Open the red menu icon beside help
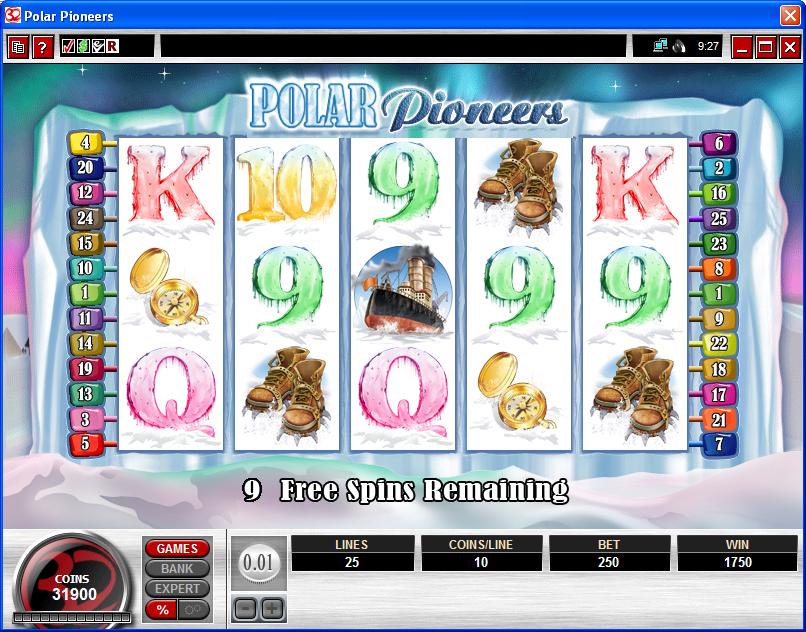 tap(18, 47)
